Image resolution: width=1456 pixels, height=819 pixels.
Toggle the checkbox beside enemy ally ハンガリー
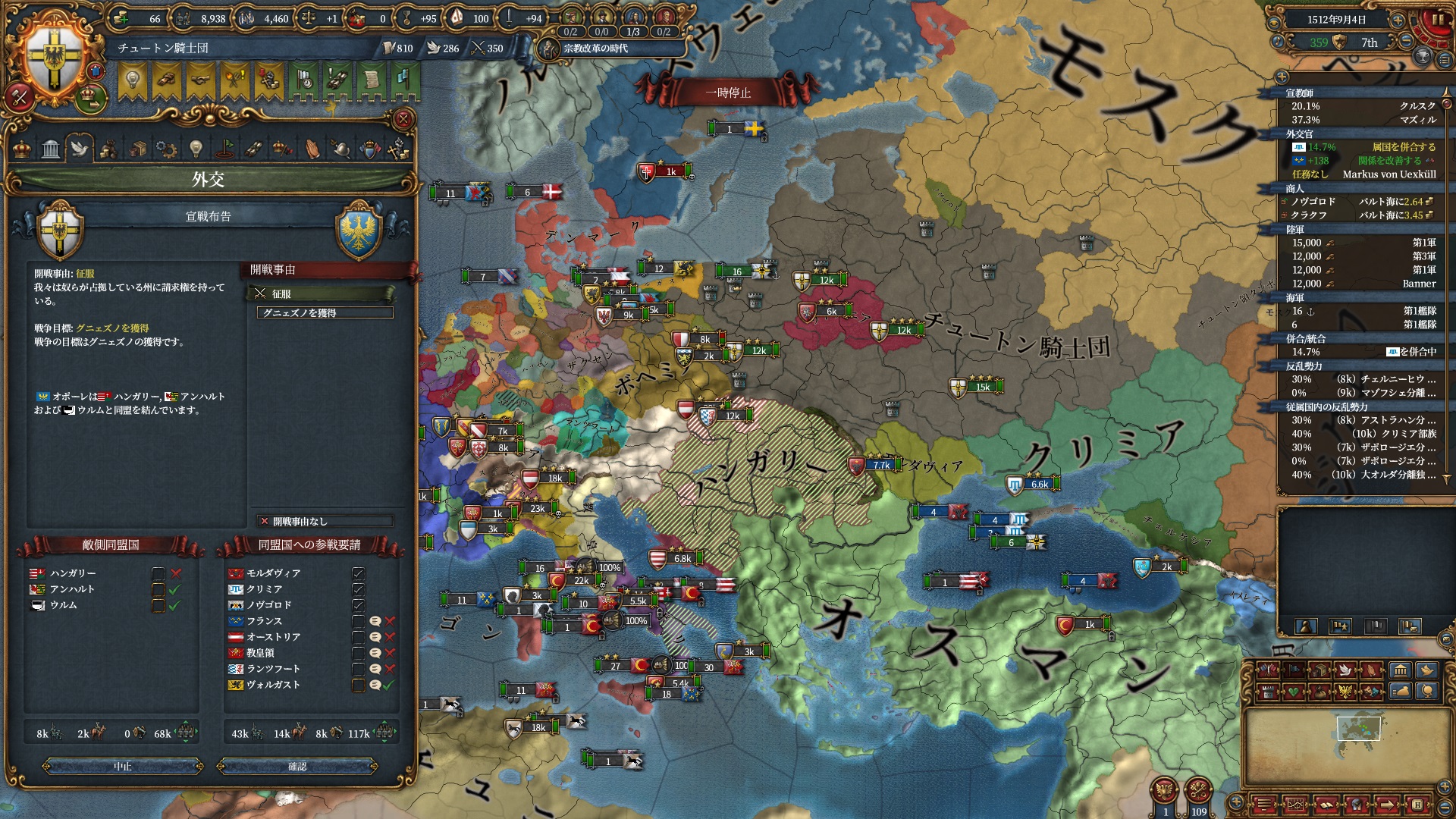click(x=158, y=573)
